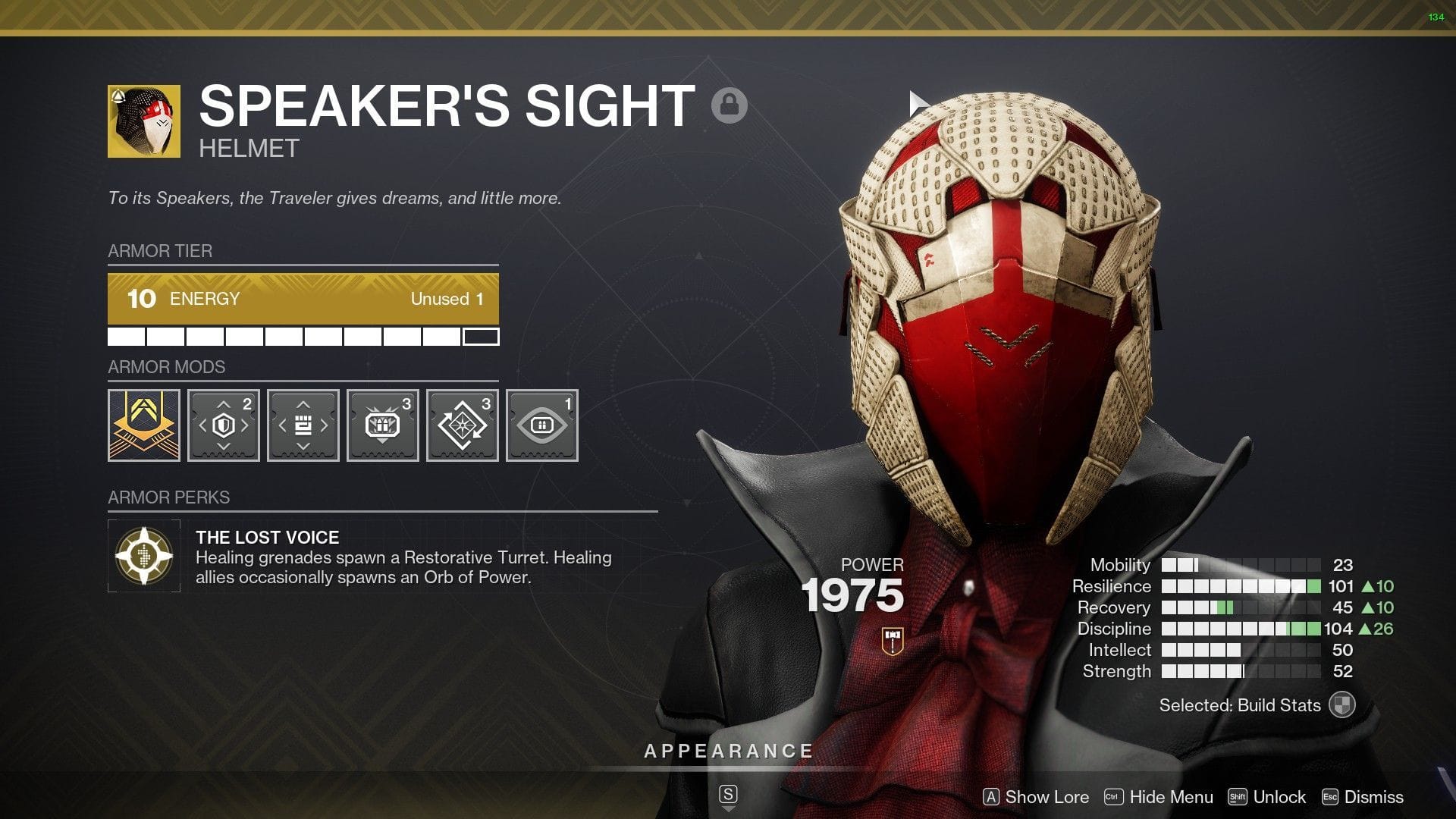Click the right chevron on the shield mod slot
Screen dimensions: 1456x819
[x=245, y=425]
